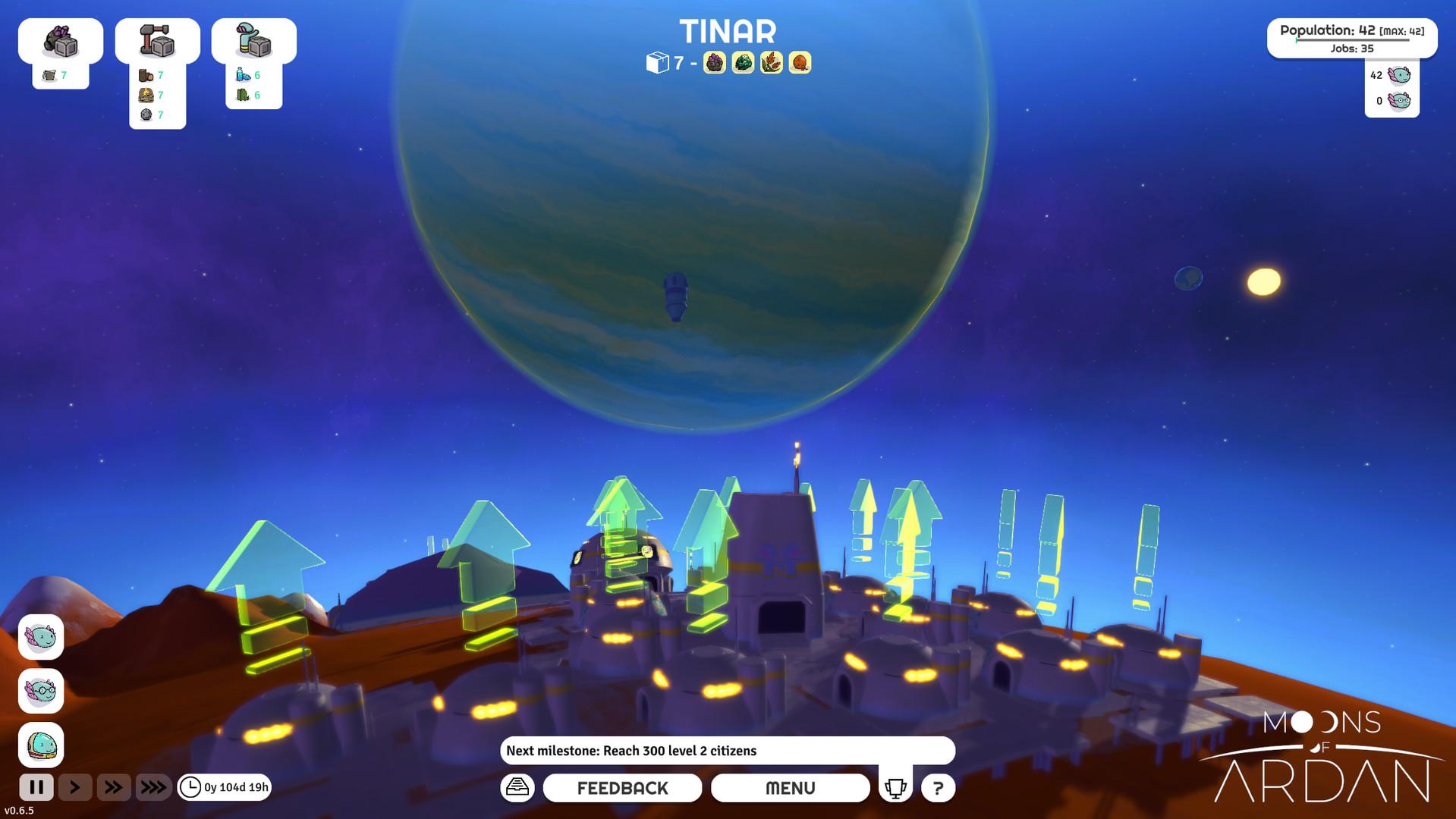1456x819 pixels.
Task: Select the plain axolotl citizen button
Action: (41, 637)
